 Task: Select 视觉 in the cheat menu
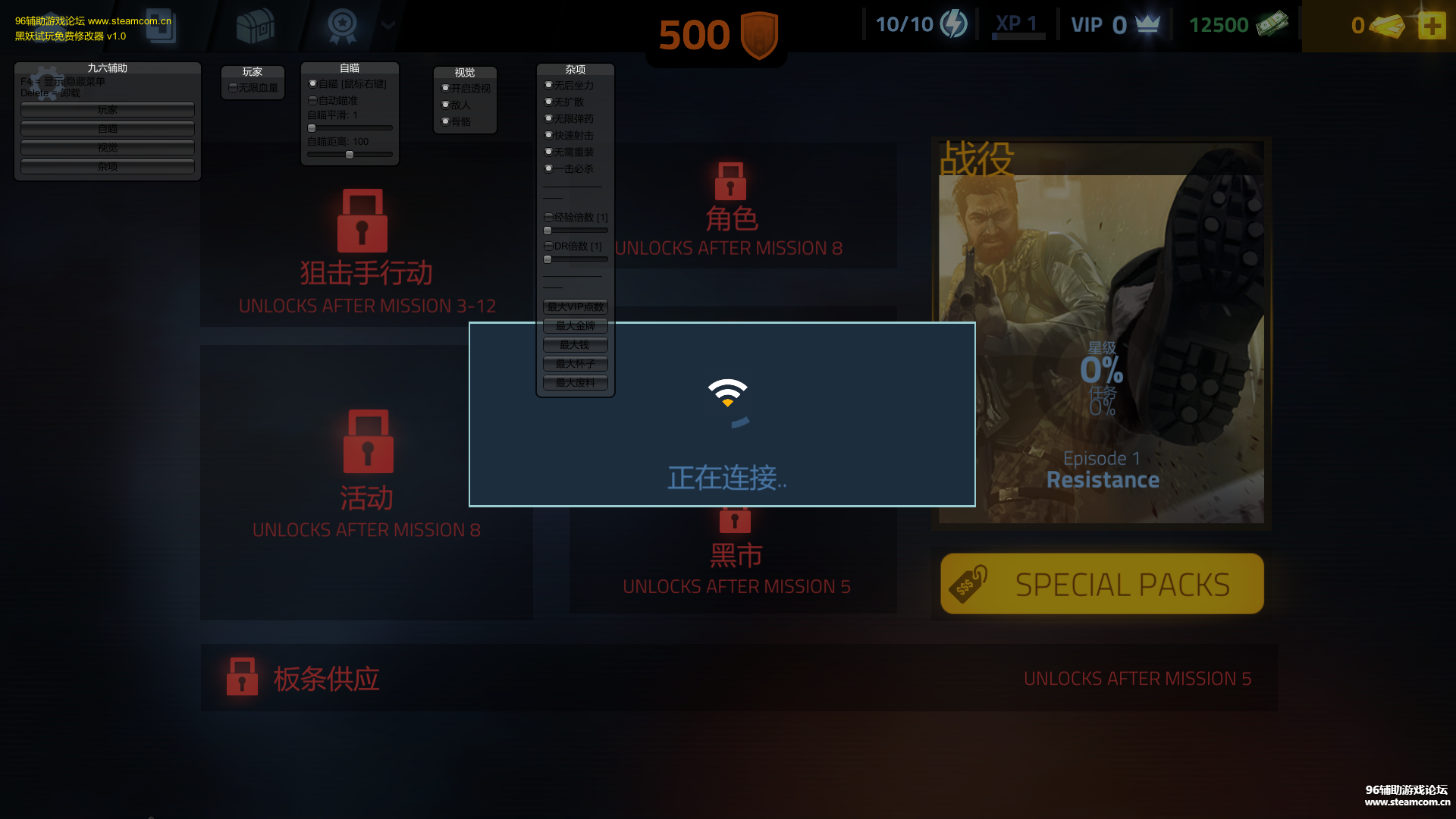[x=106, y=148]
